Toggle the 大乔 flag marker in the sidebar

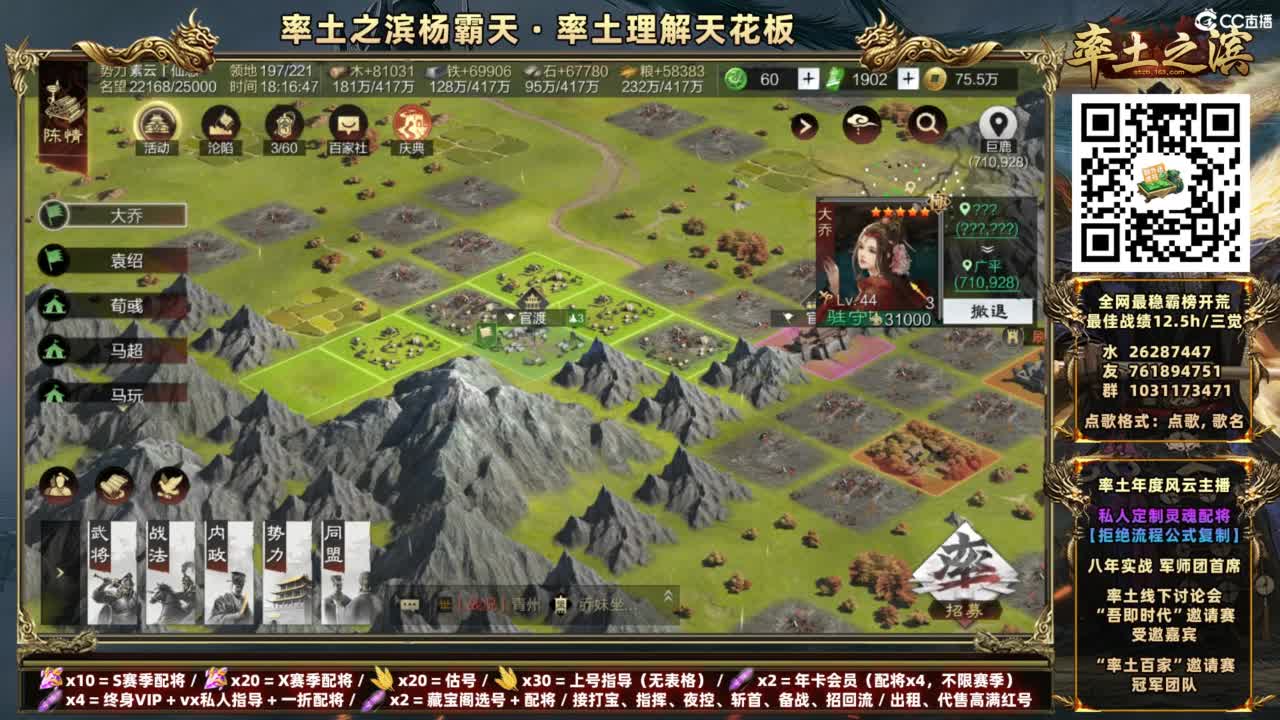(55, 214)
